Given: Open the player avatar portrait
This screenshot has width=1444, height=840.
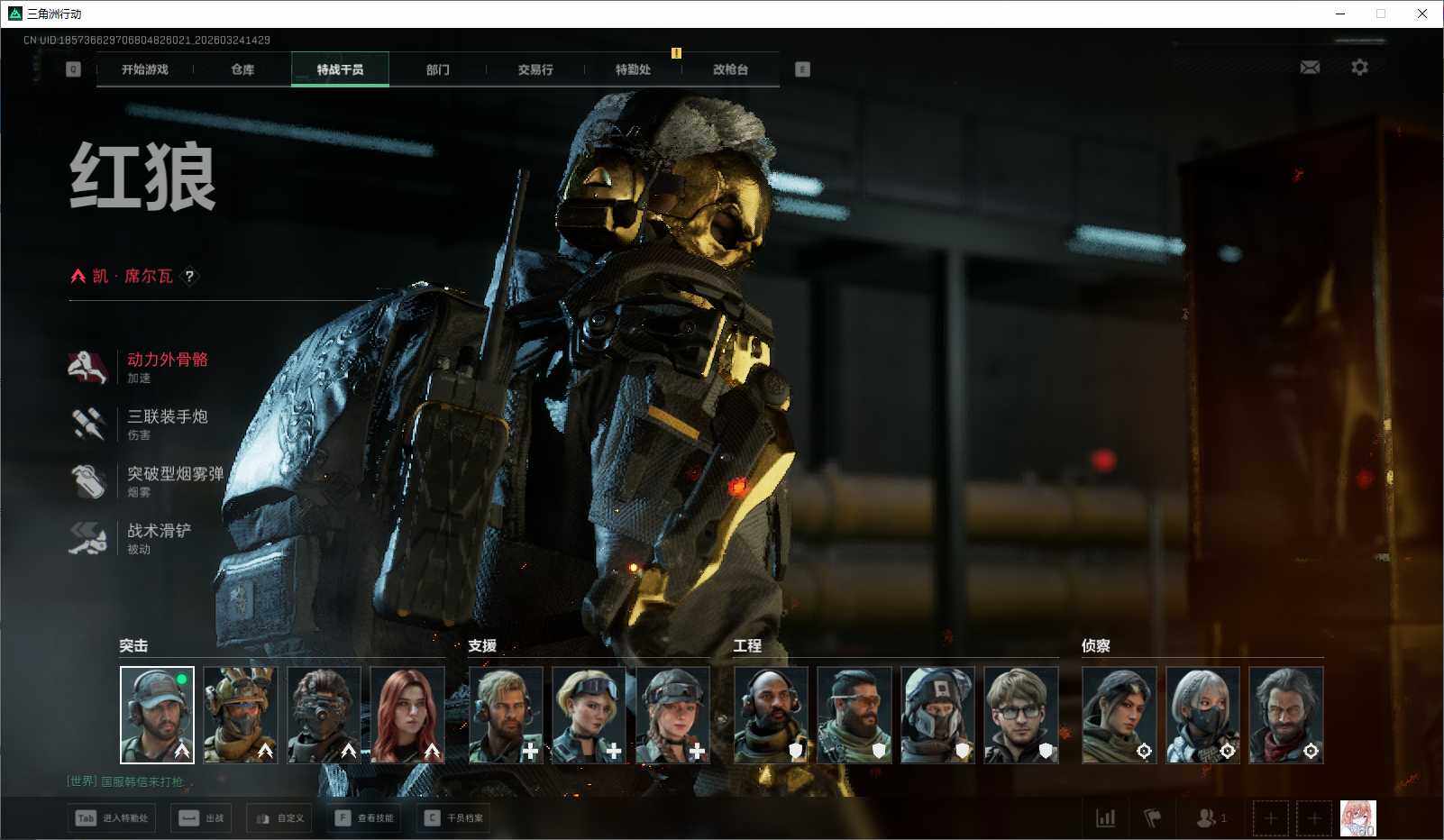Looking at the screenshot, I should tap(1357, 818).
